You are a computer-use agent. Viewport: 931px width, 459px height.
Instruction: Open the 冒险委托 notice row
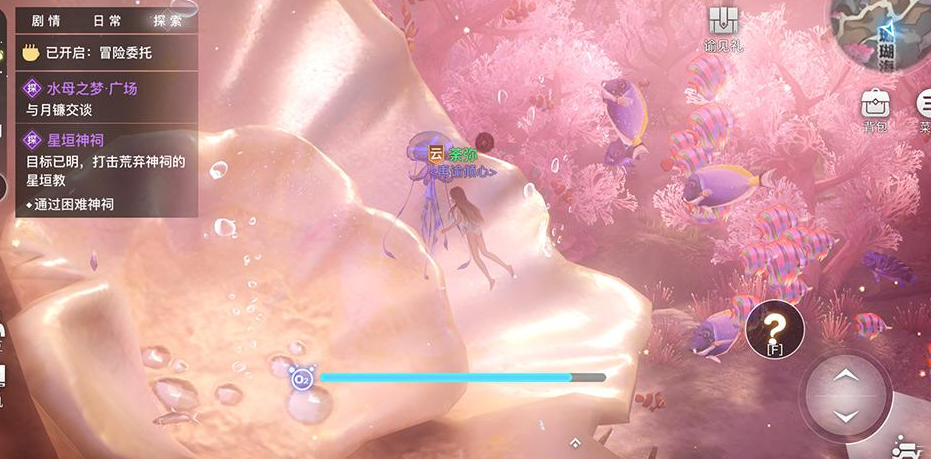tap(100, 52)
